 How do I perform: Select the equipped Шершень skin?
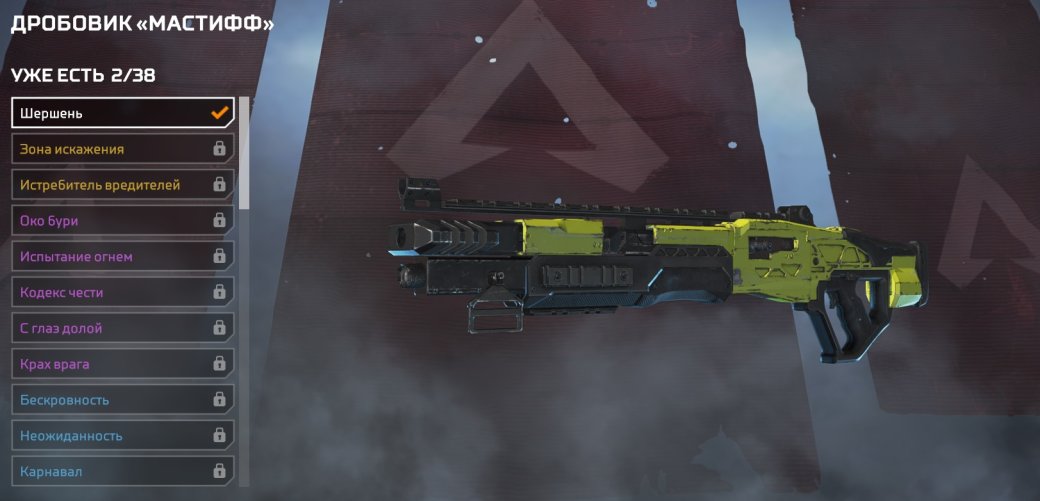[x=122, y=113]
